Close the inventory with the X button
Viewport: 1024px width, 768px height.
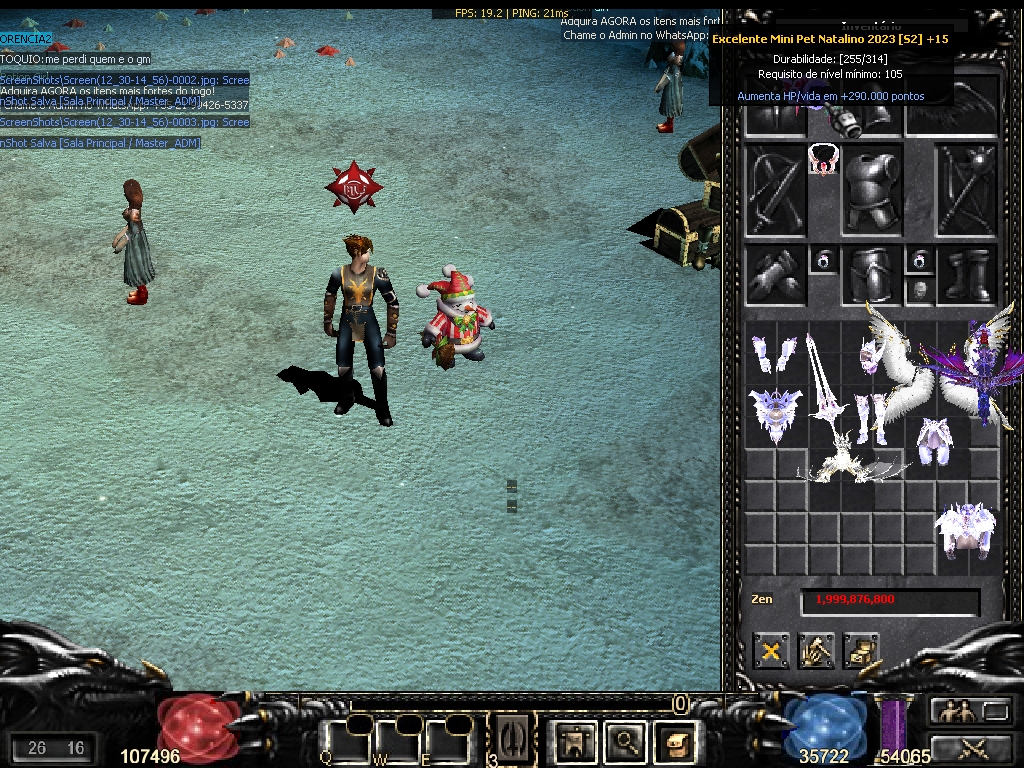coord(771,652)
